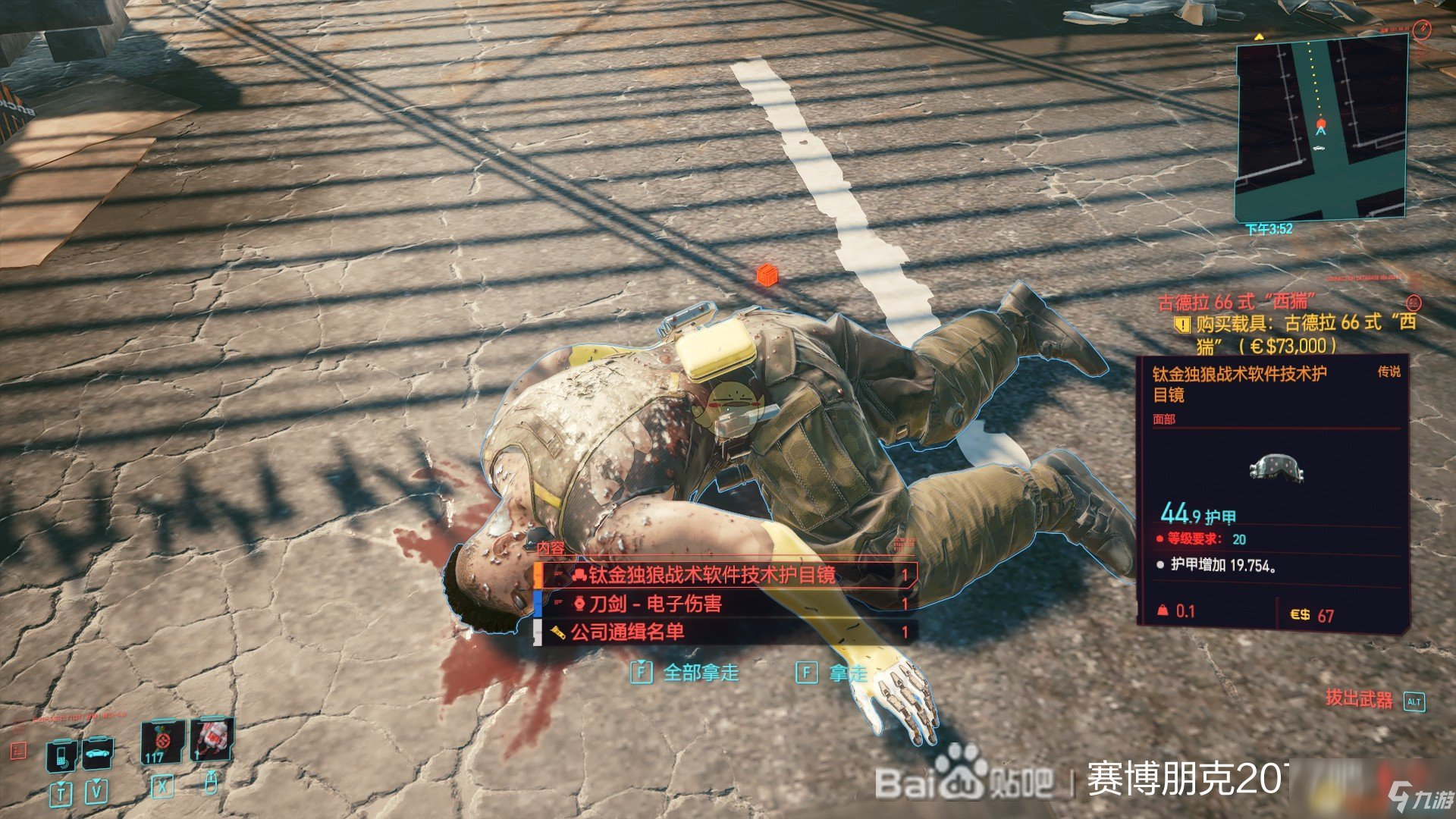Click 全部拿走 to take all loot
The width and height of the screenshot is (1456, 819).
tap(686, 673)
